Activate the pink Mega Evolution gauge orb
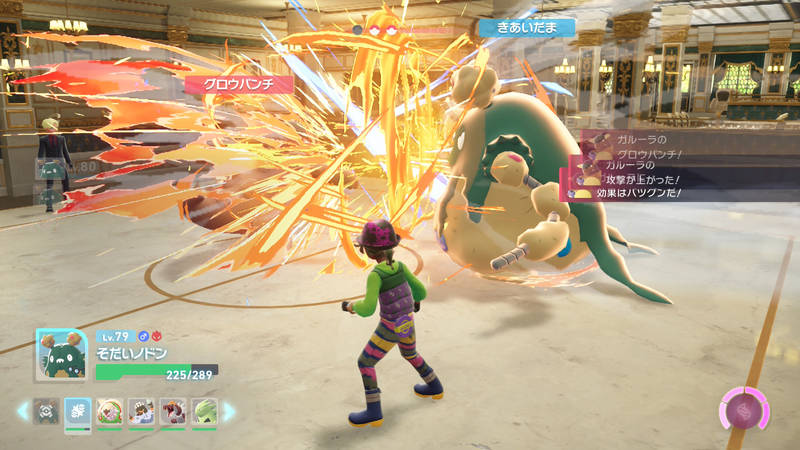 click(x=744, y=410)
